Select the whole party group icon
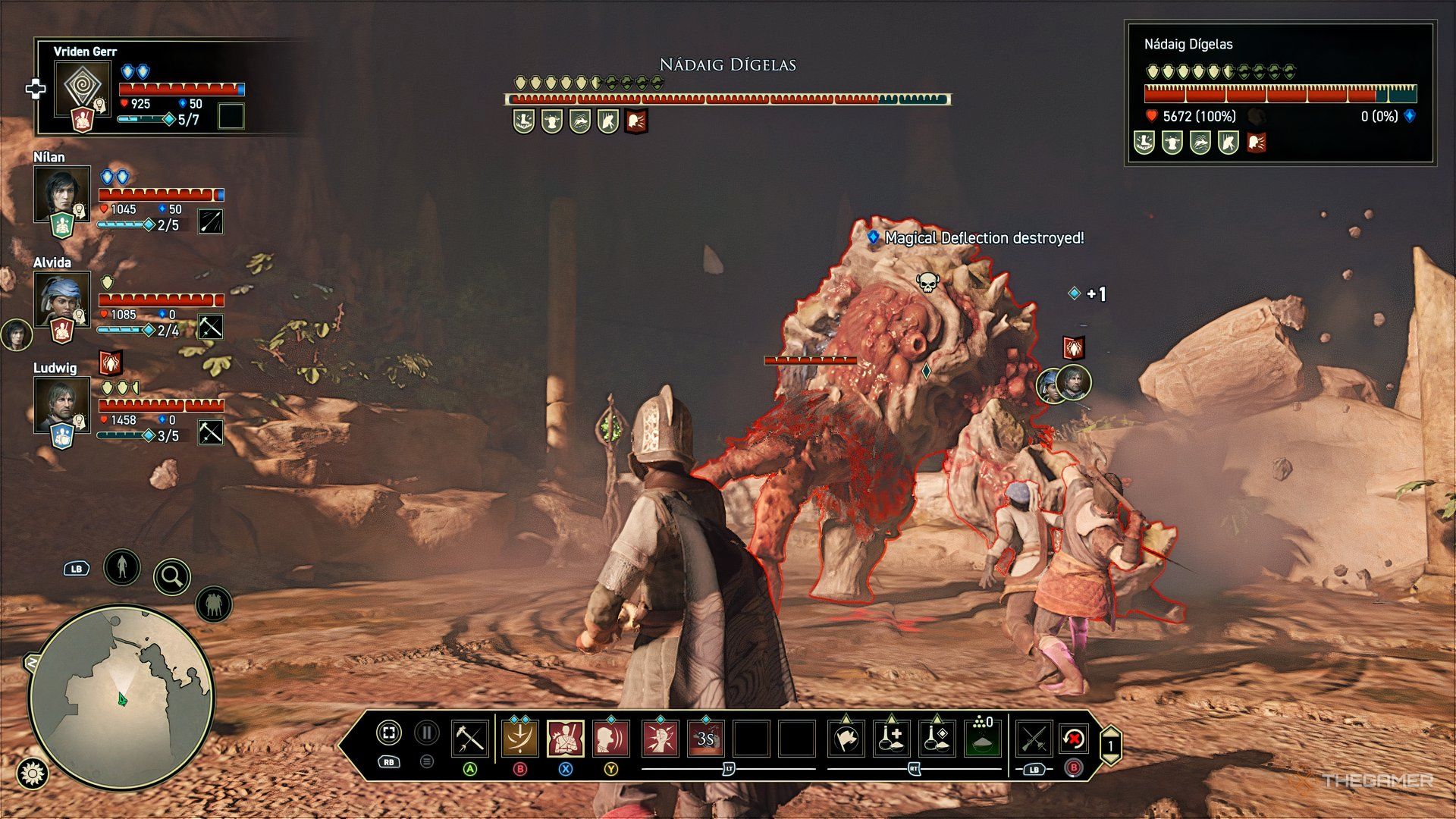This screenshot has height=819, width=1456. tap(214, 605)
